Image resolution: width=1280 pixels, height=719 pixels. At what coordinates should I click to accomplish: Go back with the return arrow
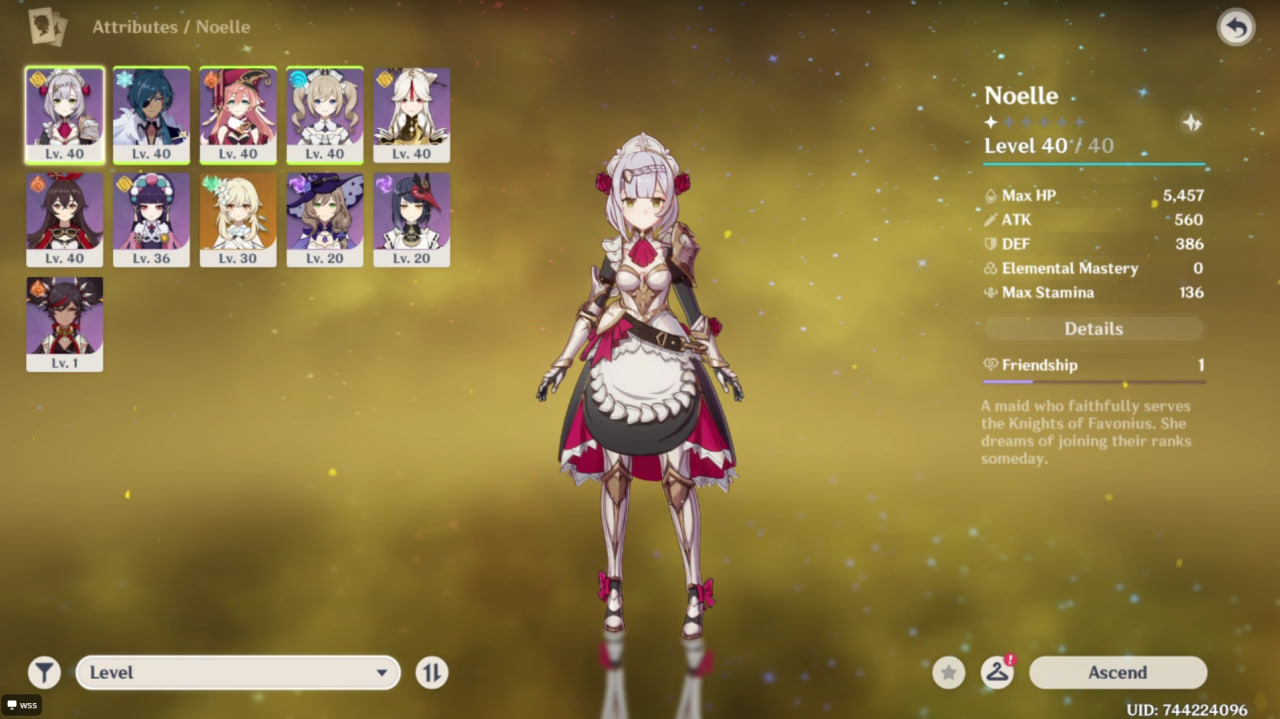pyautogui.click(x=1236, y=28)
